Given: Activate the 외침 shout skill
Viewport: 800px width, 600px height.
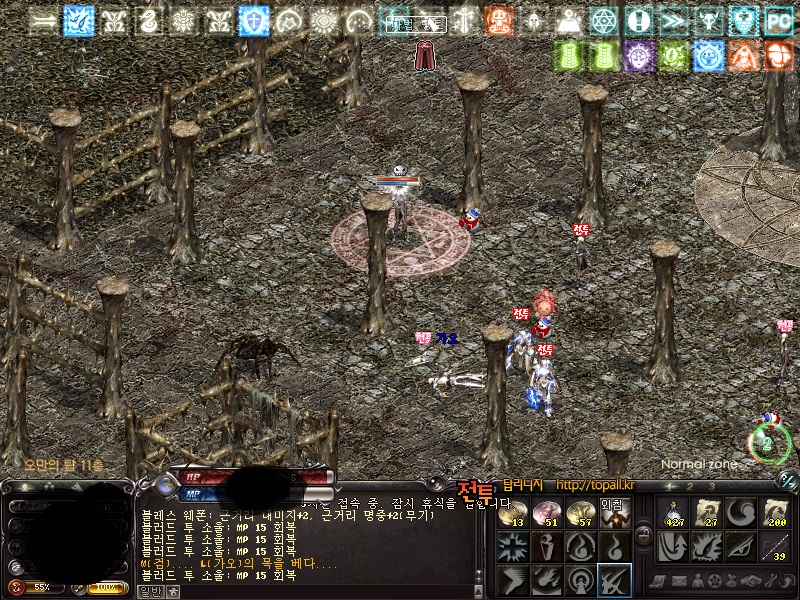Looking at the screenshot, I should coord(613,513).
